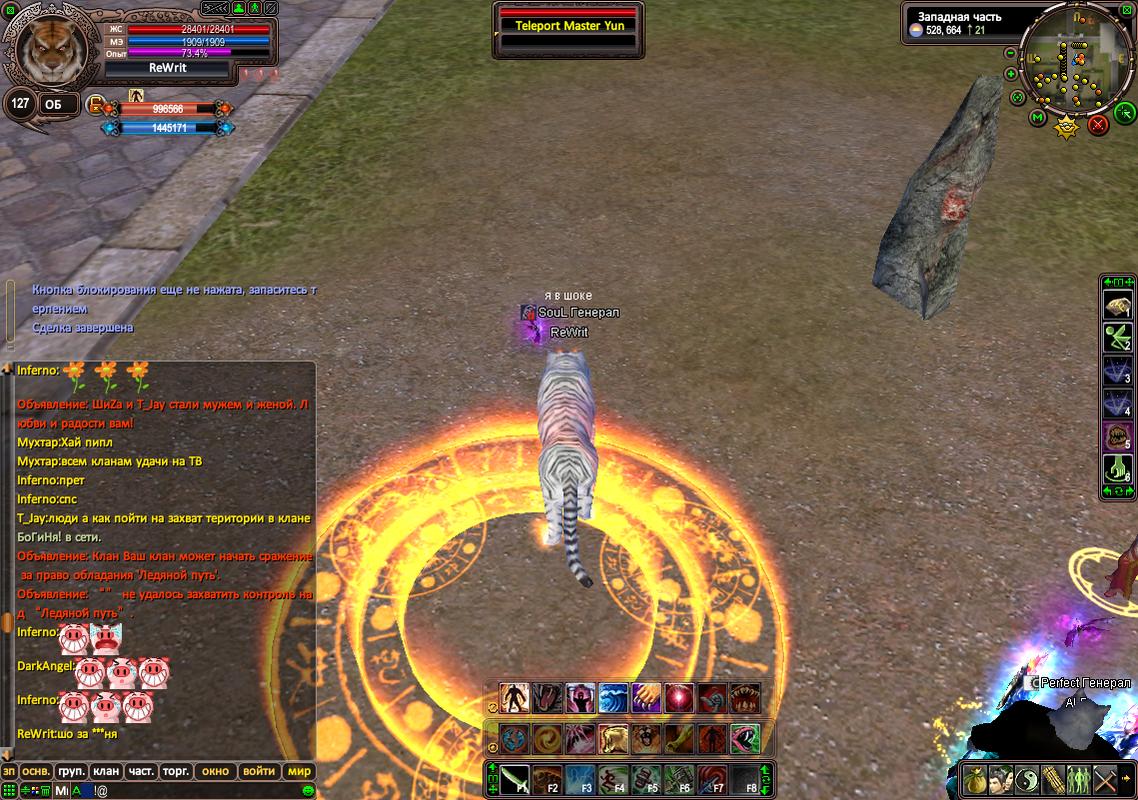This screenshot has height=800, width=1138.
Task: Open the yin-yang icon in the bottom menu
Action: 1027,779
